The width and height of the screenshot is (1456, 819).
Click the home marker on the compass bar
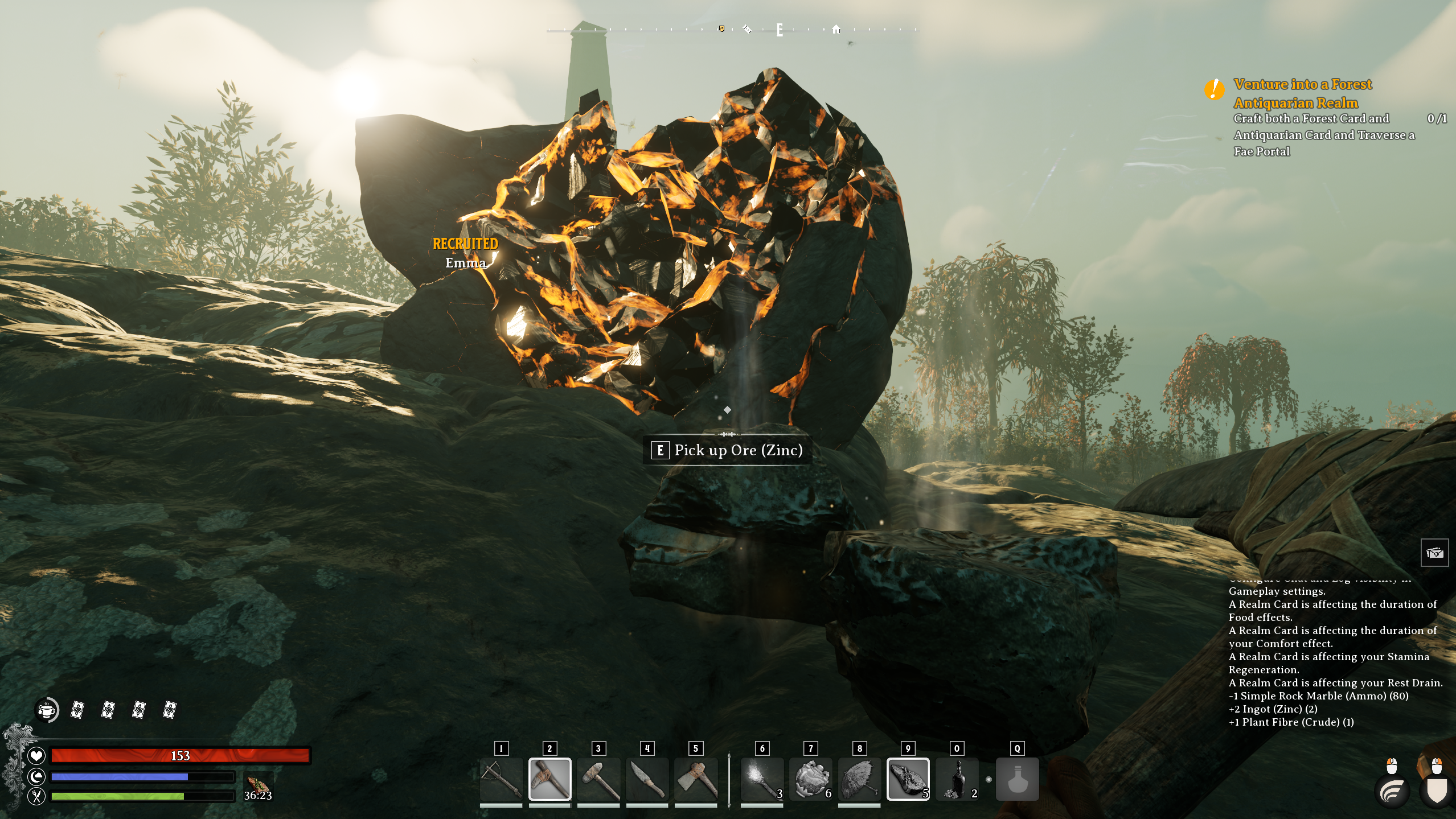835,29
